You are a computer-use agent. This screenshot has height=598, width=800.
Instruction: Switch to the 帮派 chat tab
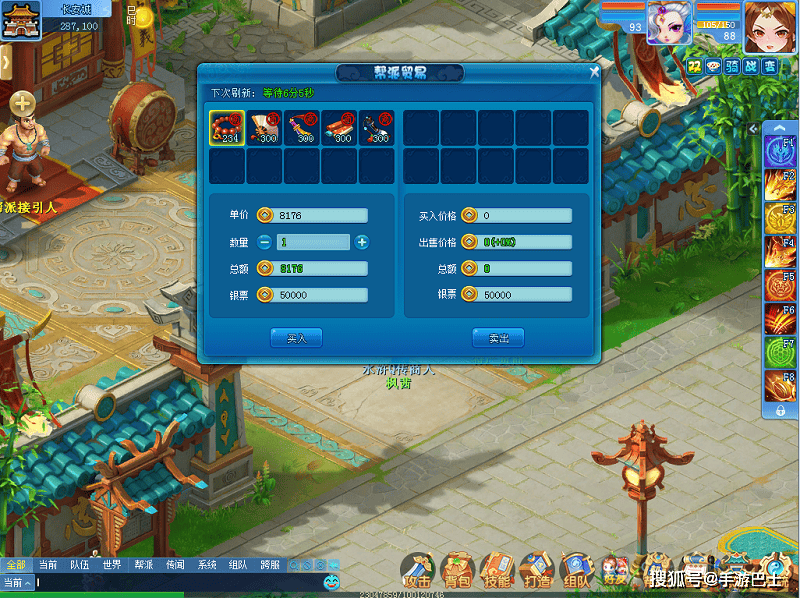(x=143, y=564)
